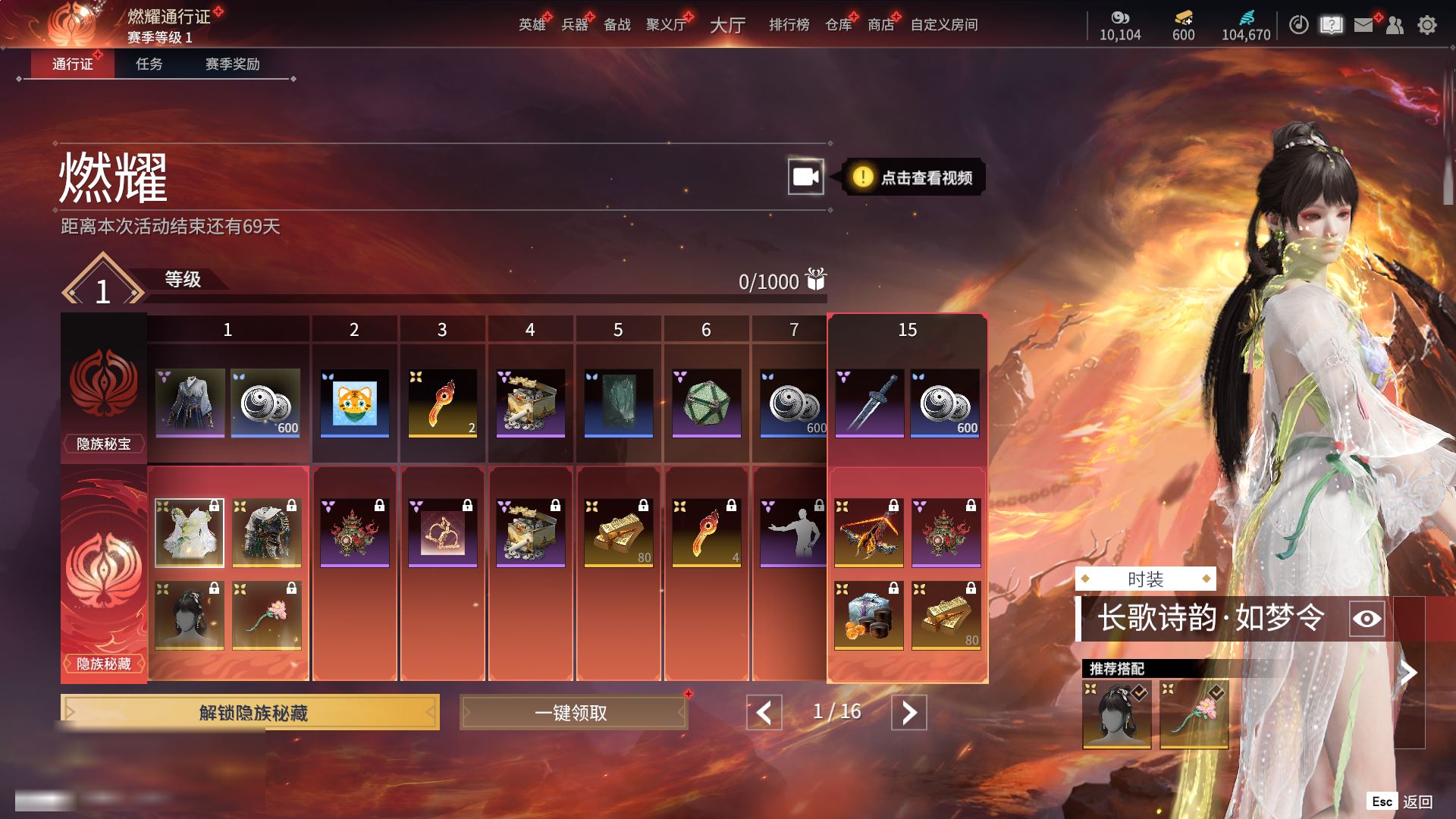This screenshot has height=819, width=1456.
Task: Play the preview video camera button
Action: point(805,177)
